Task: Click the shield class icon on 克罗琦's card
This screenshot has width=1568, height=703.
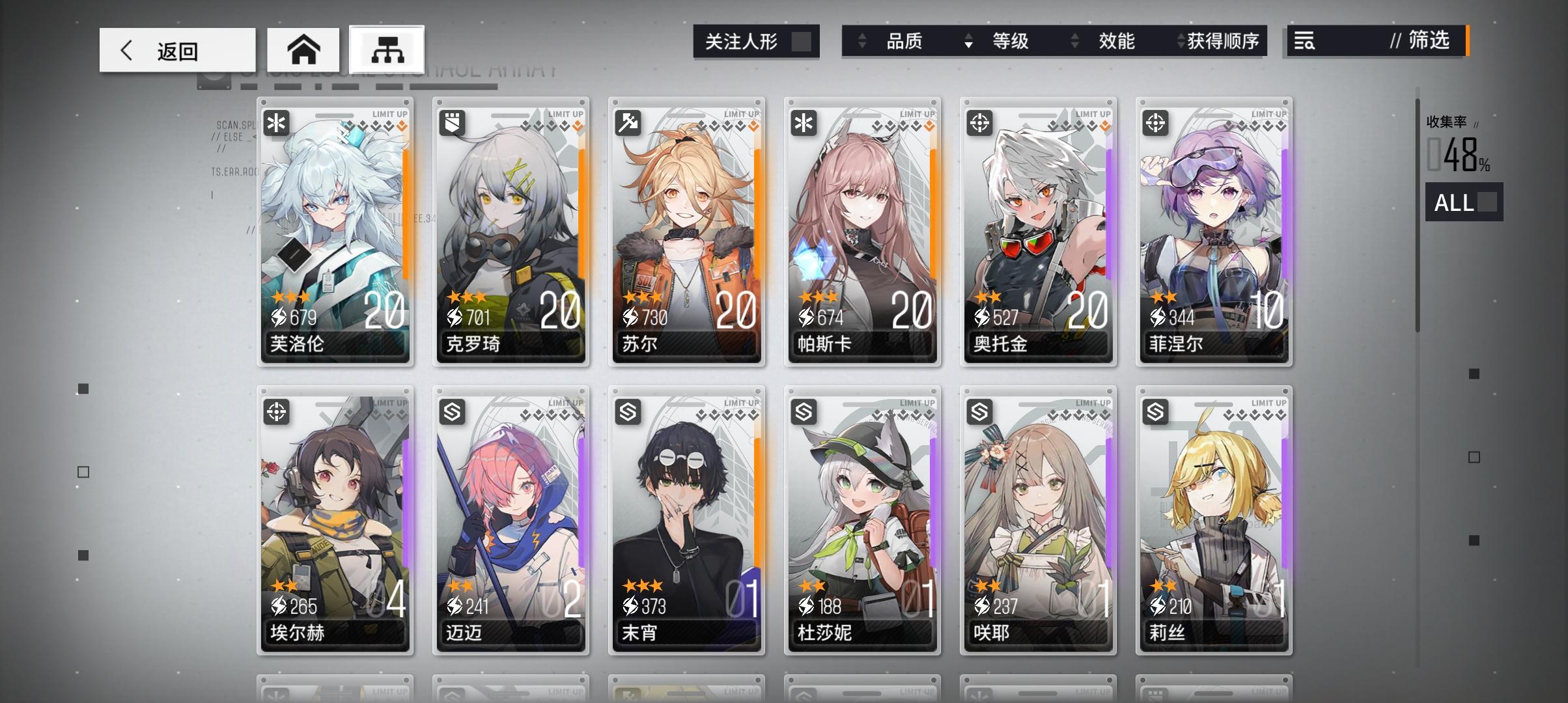Action: 453,123
